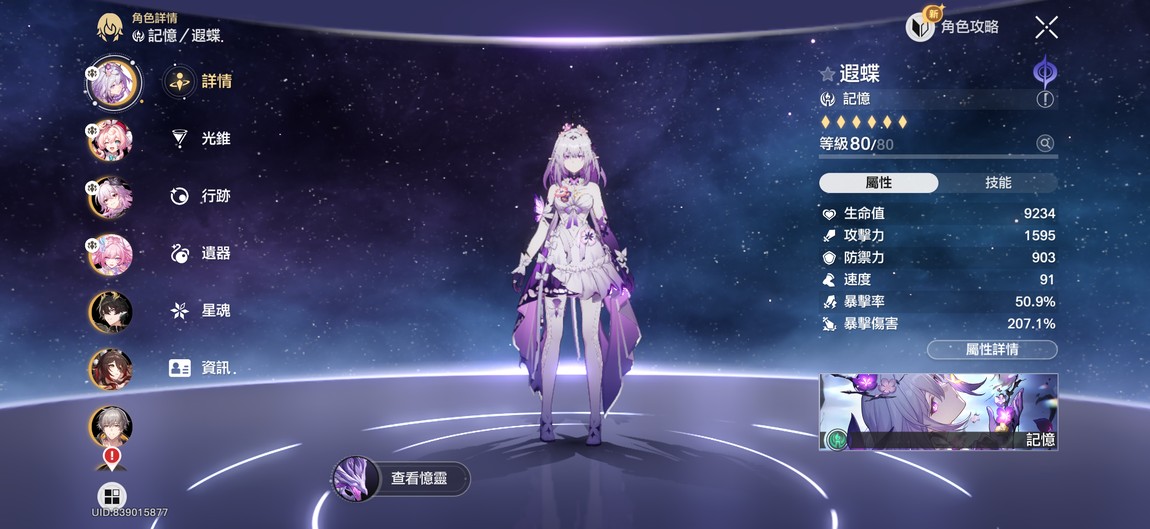Select the pink-haired laughing character portrait
The height and width of the screenshot is (529, 1150).
(x=111, y=140)
